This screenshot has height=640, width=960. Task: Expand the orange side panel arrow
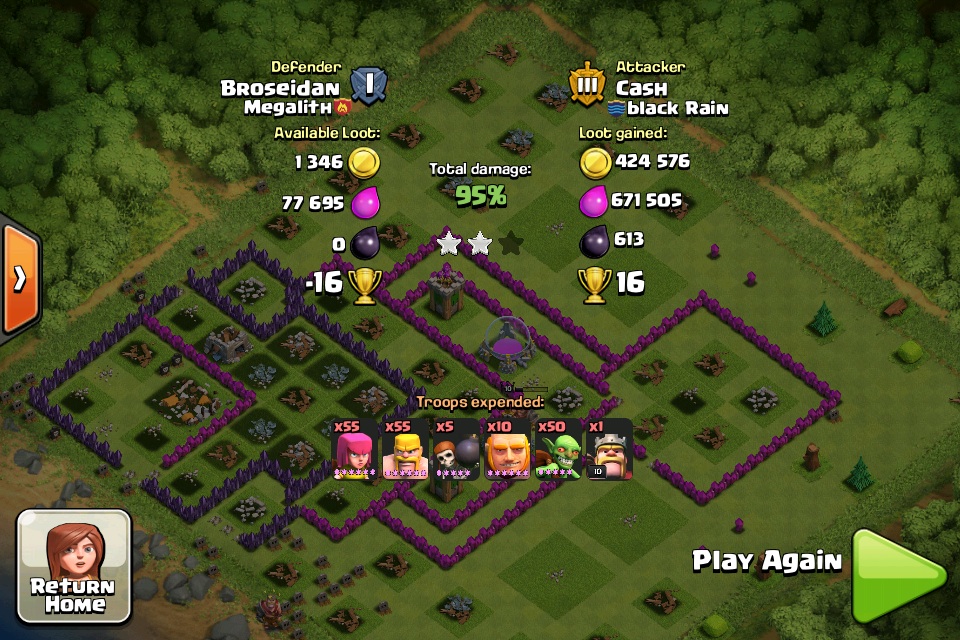coord(19,279)
